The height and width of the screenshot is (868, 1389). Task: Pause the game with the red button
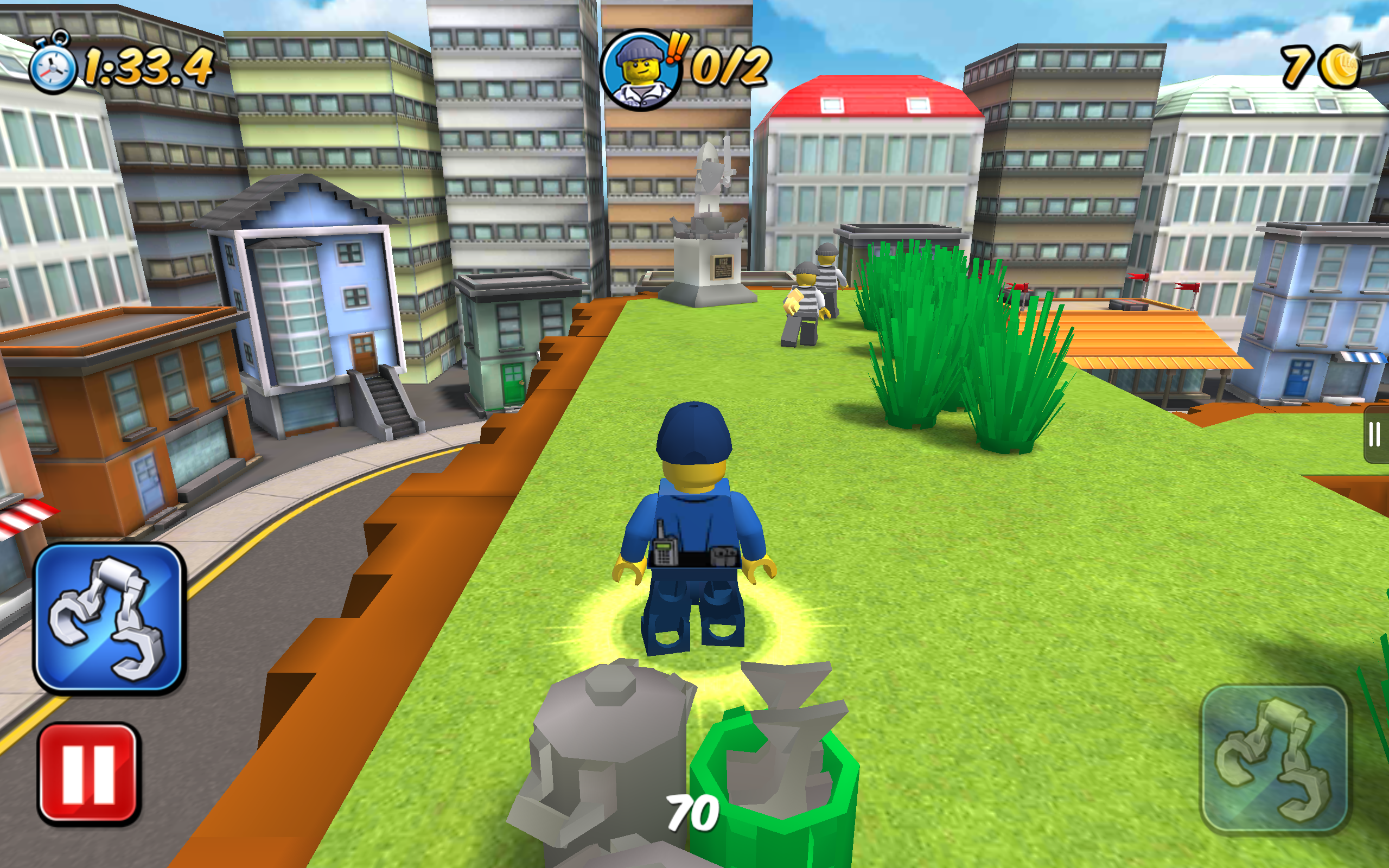pos(88,773)
